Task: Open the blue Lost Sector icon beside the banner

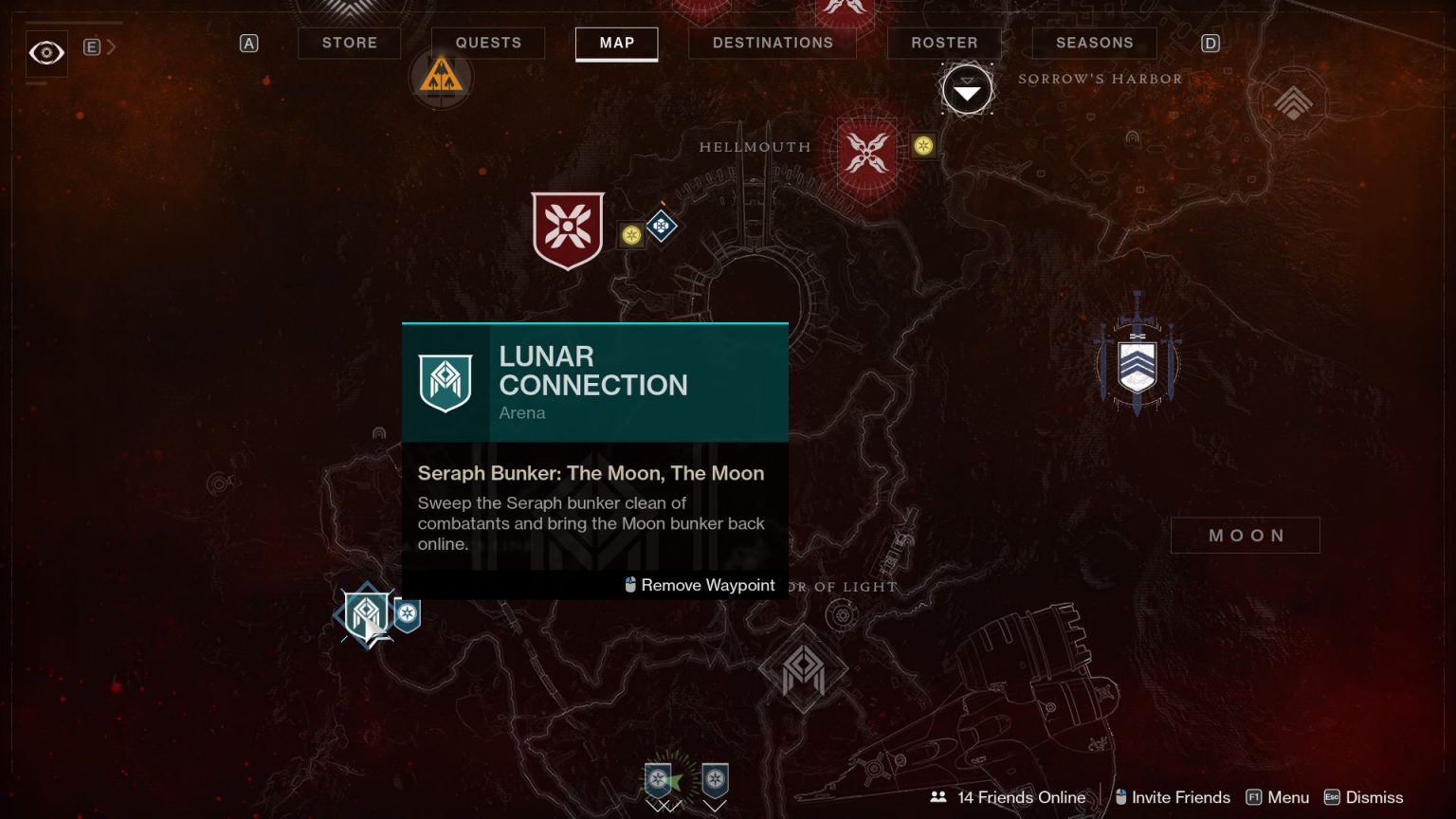Action: (x=661, y=226)
